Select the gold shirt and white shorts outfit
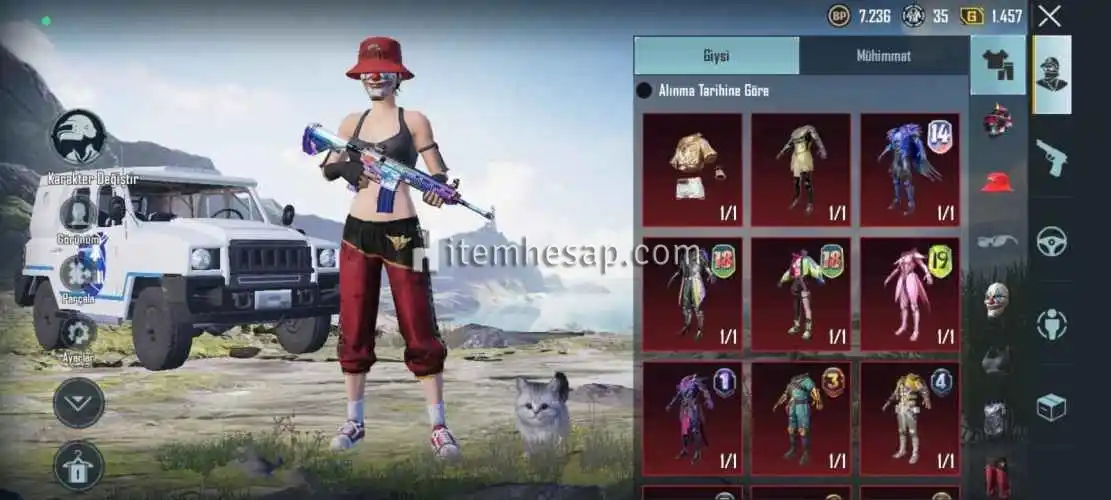 [692, 169]
